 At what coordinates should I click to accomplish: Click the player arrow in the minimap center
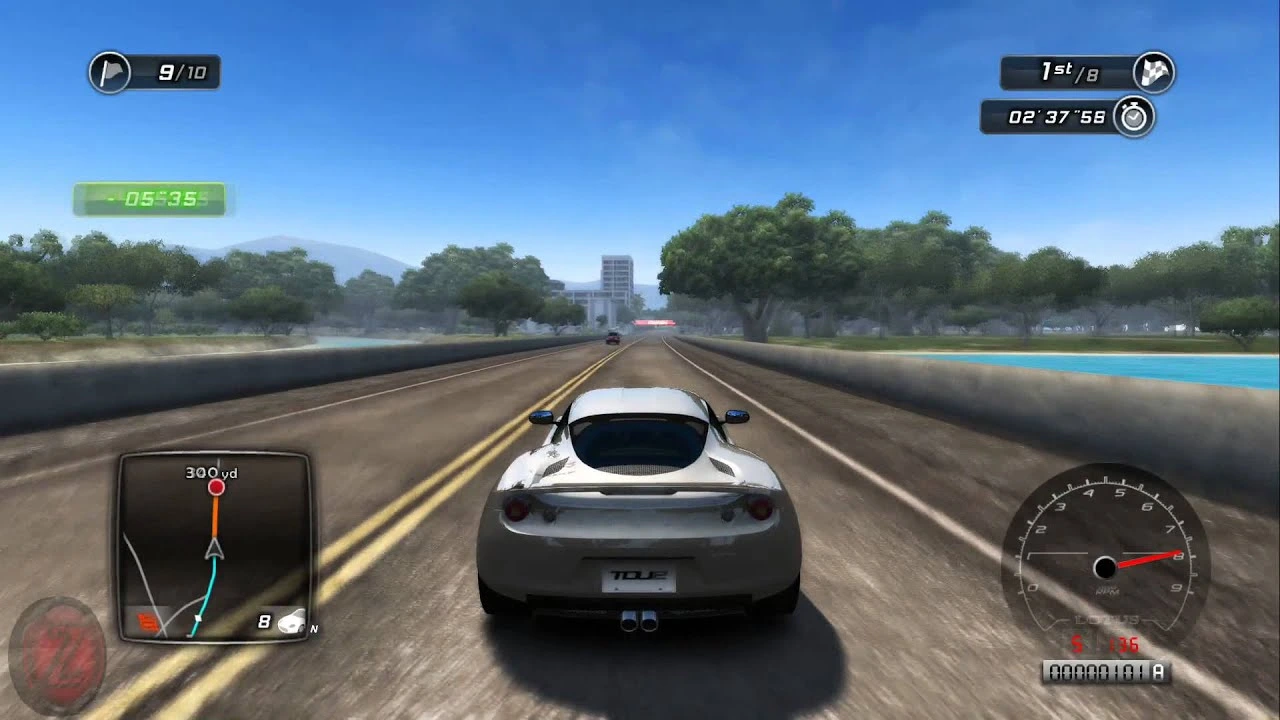tap(213, 549)
